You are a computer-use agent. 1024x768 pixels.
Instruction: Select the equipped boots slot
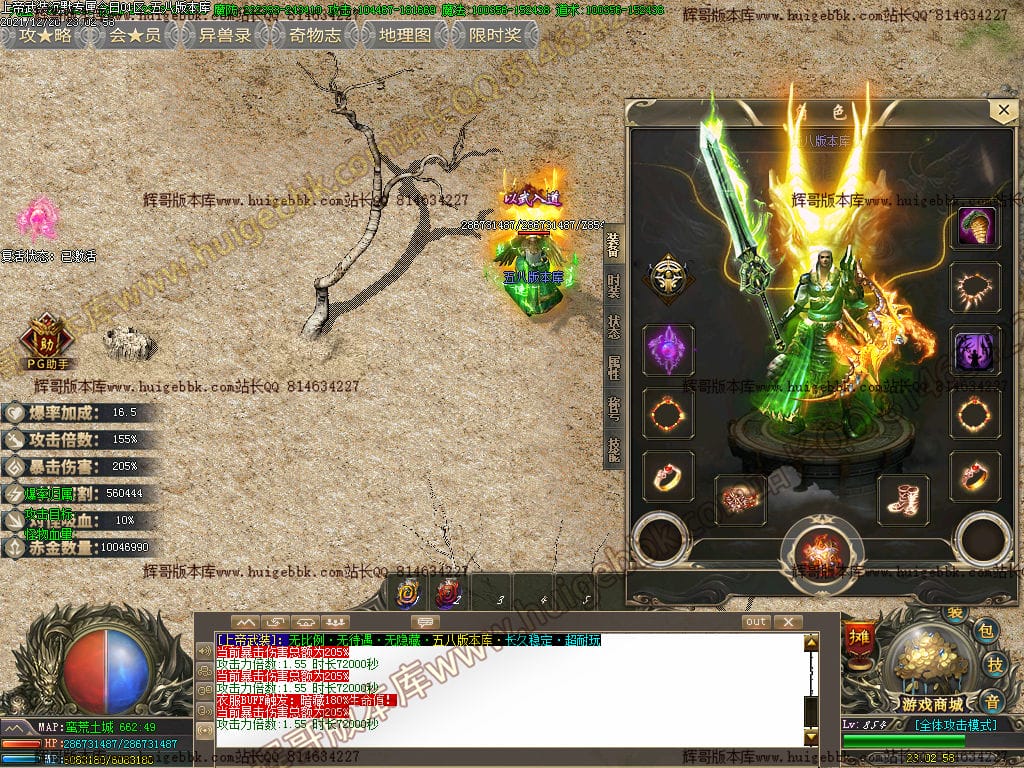point(903,498)
